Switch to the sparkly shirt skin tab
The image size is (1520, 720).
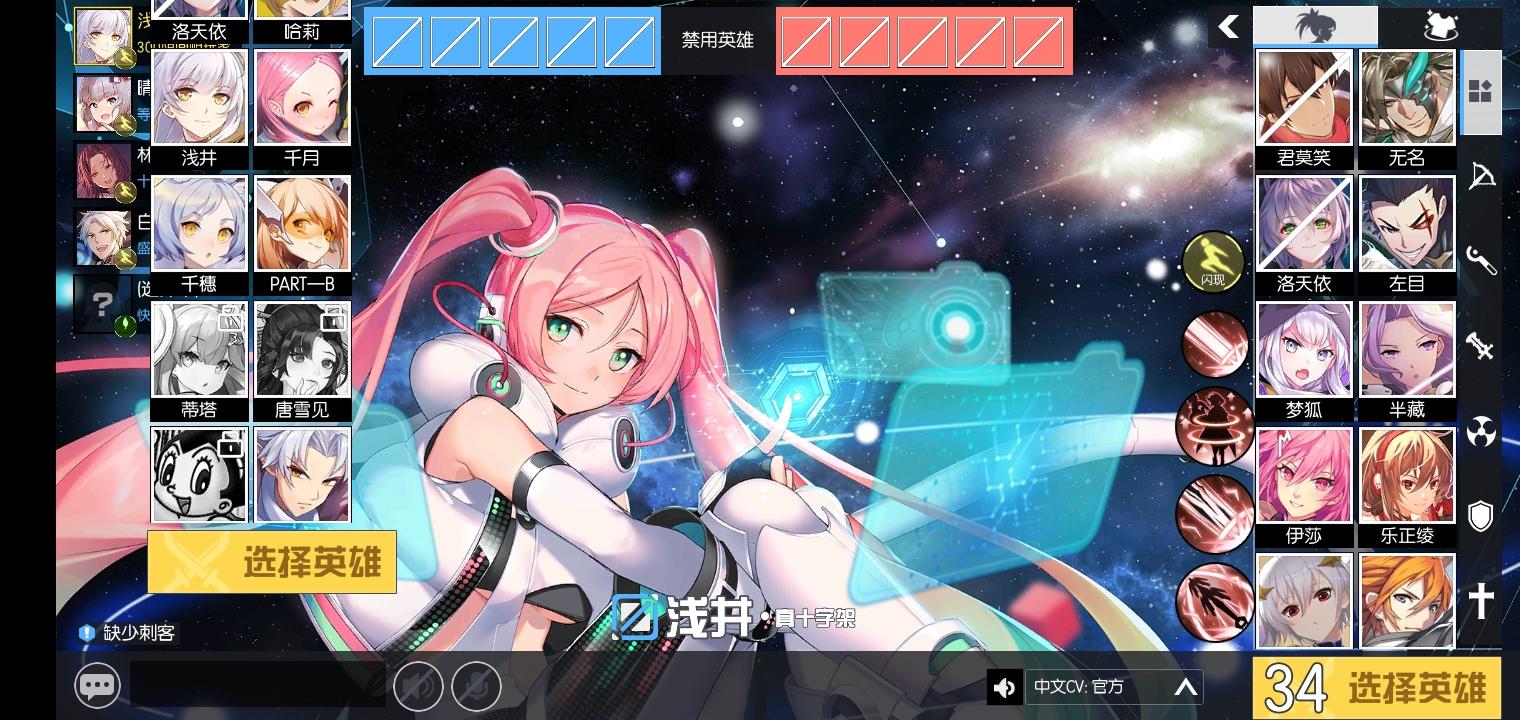(x=1440, y=25)
